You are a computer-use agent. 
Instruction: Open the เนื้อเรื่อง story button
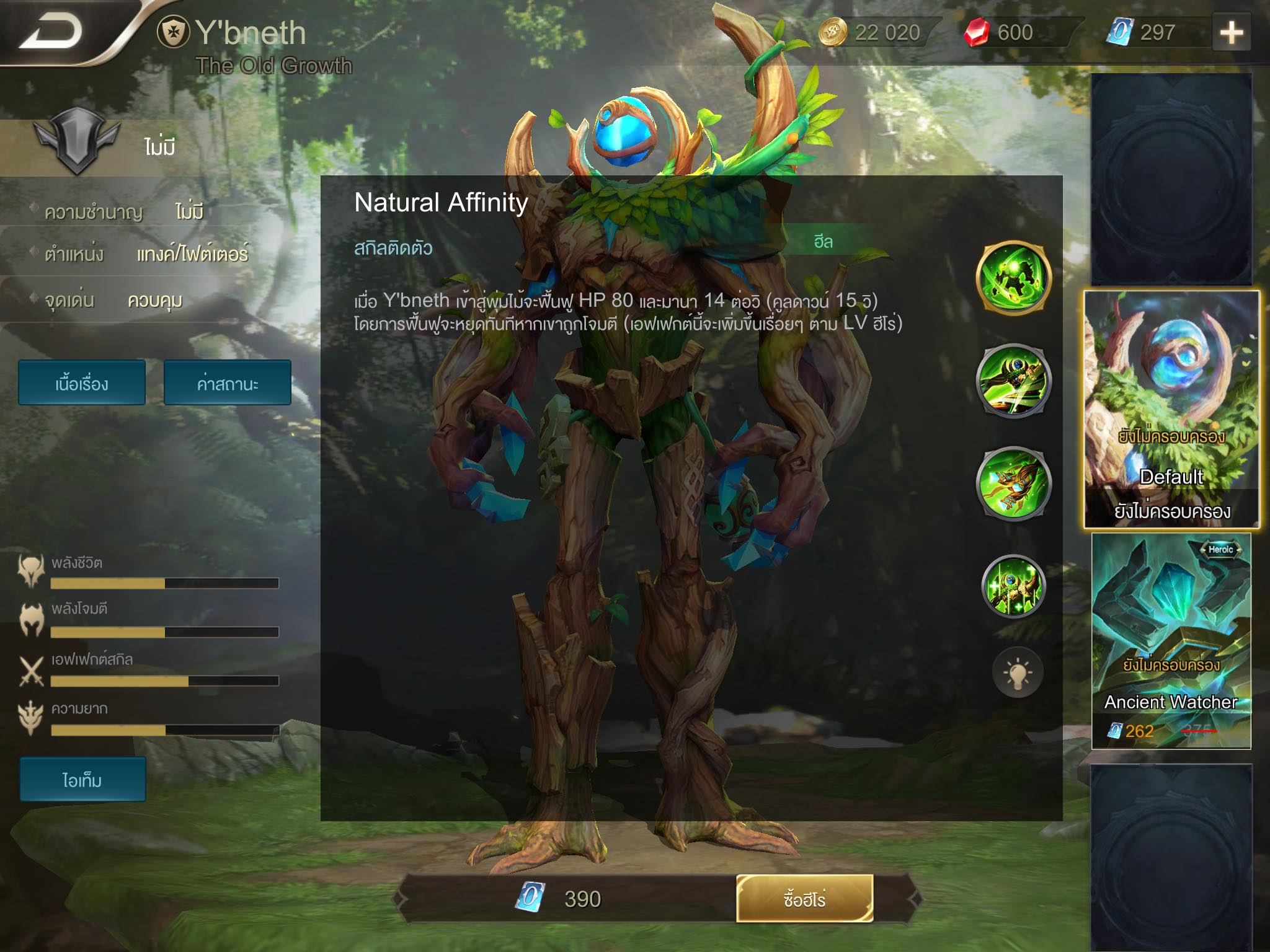tap(82, 383)
